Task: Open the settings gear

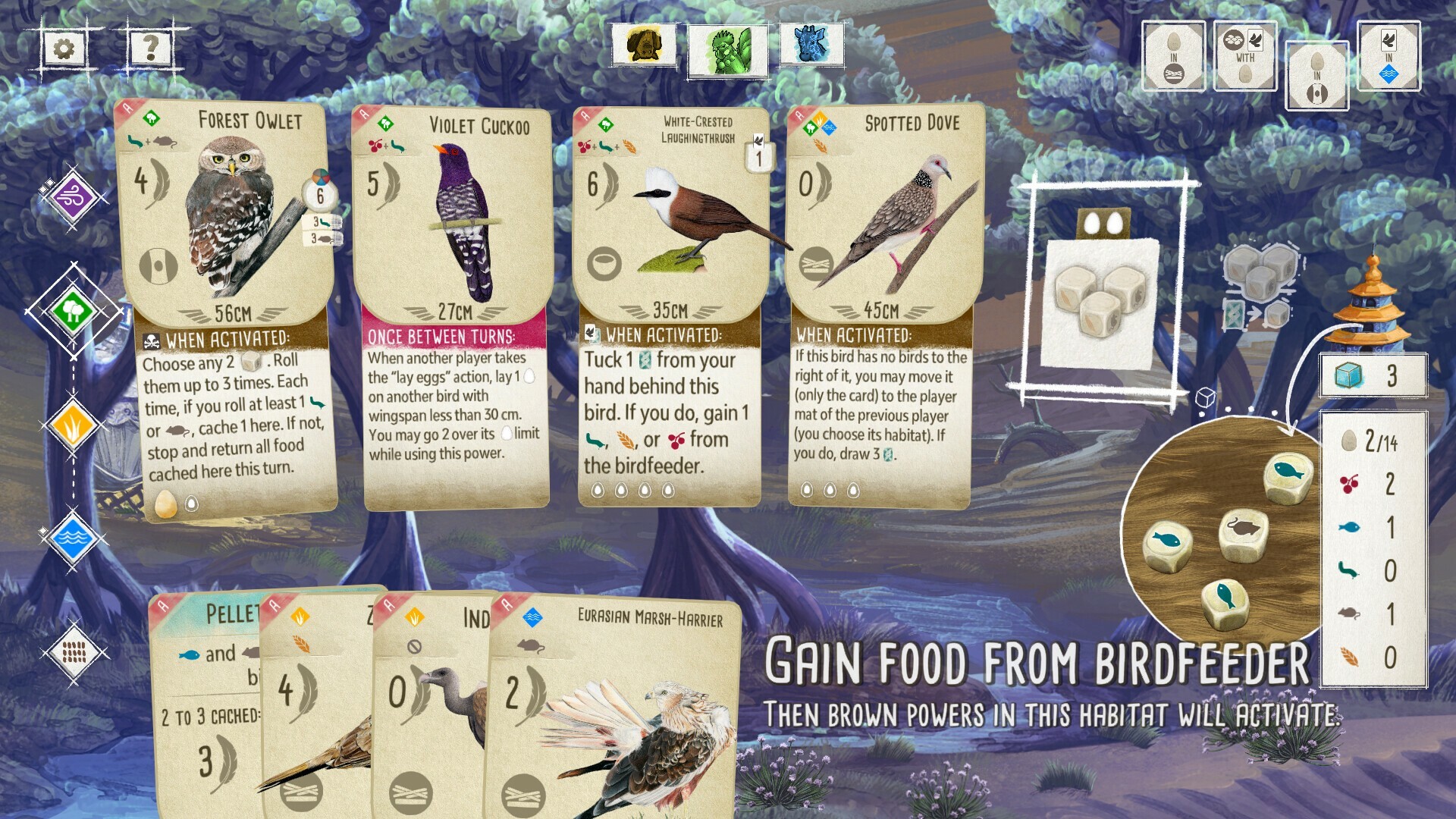Action: [64, 47]
